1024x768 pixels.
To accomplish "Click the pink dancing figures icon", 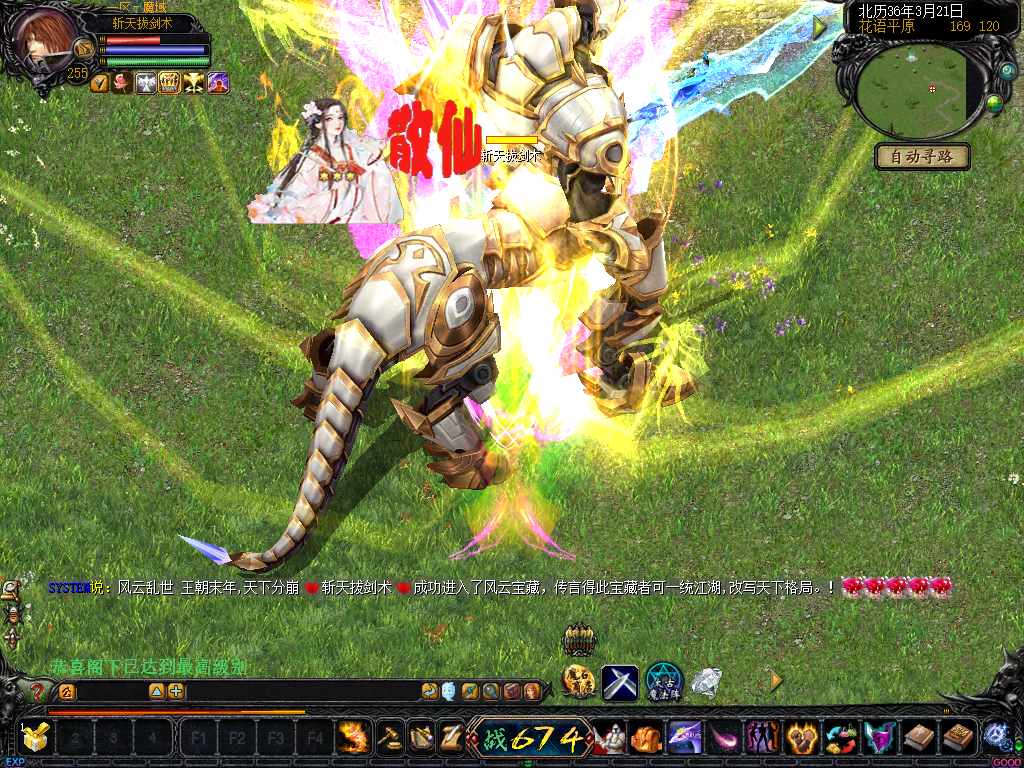I will click(x=763, y=738).
